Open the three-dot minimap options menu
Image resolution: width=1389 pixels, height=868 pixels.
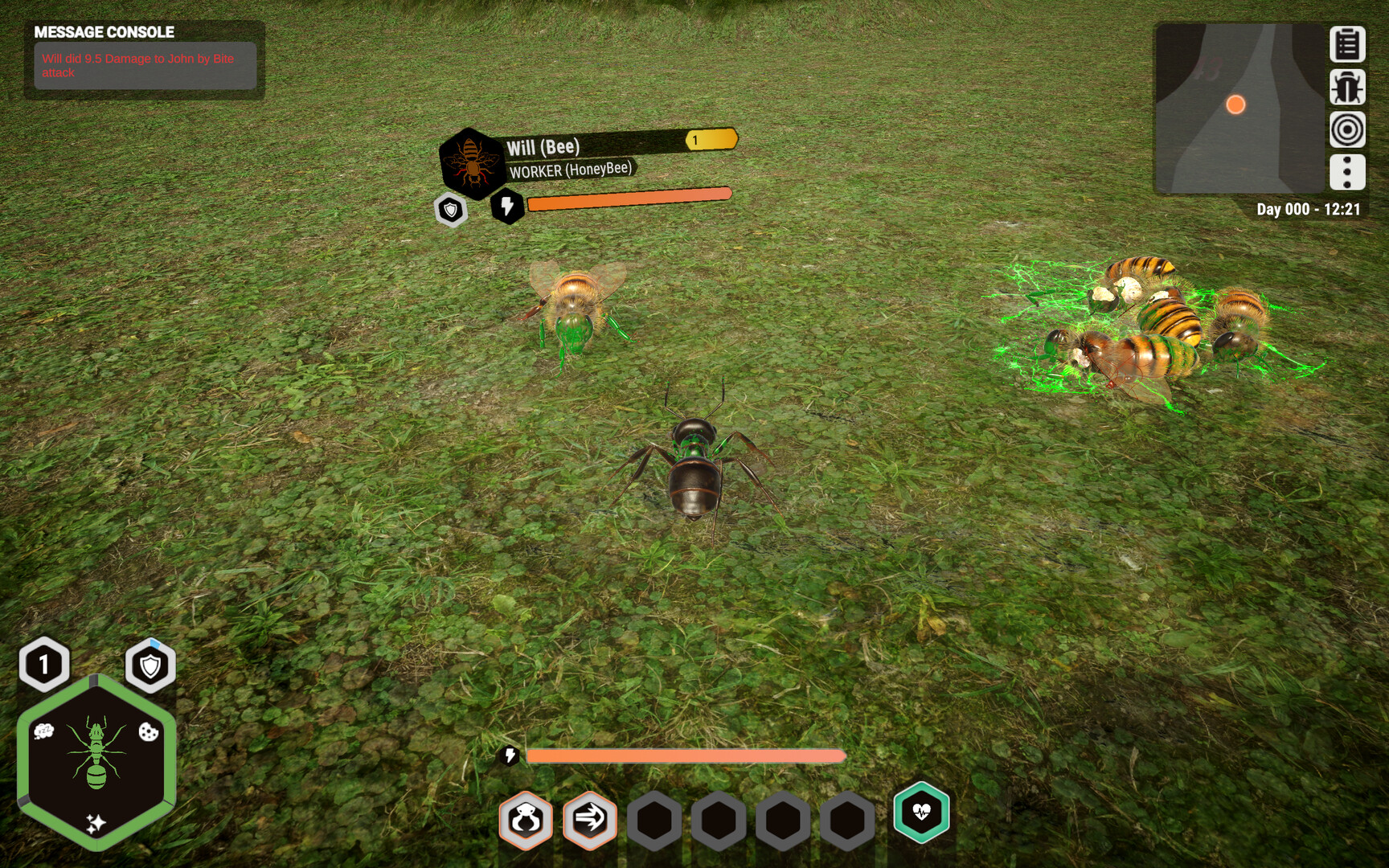click(x=1346, y=170)
